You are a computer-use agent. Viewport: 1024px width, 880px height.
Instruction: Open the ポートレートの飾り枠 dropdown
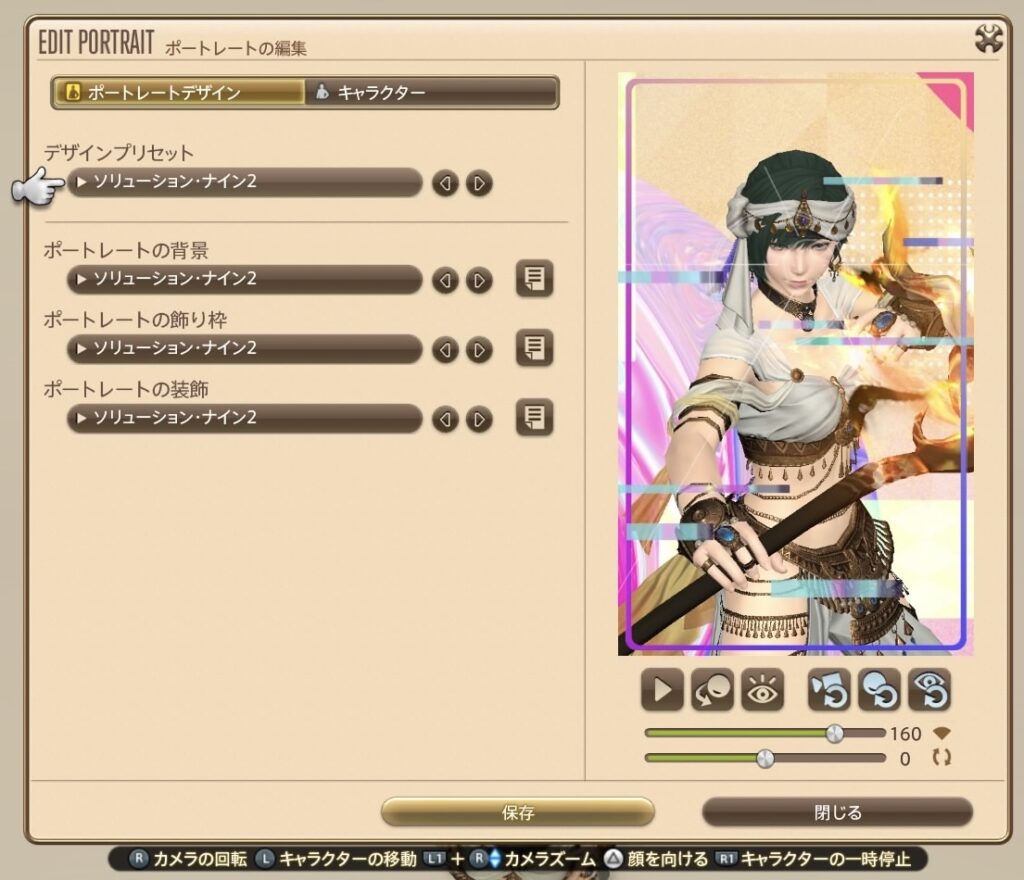click(x=245, y=349)
